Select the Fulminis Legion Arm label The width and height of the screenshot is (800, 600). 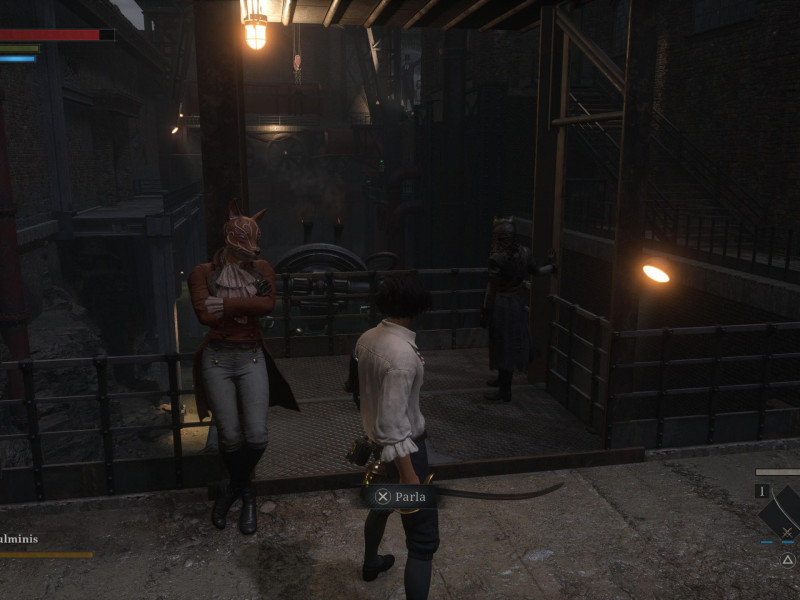20,539
